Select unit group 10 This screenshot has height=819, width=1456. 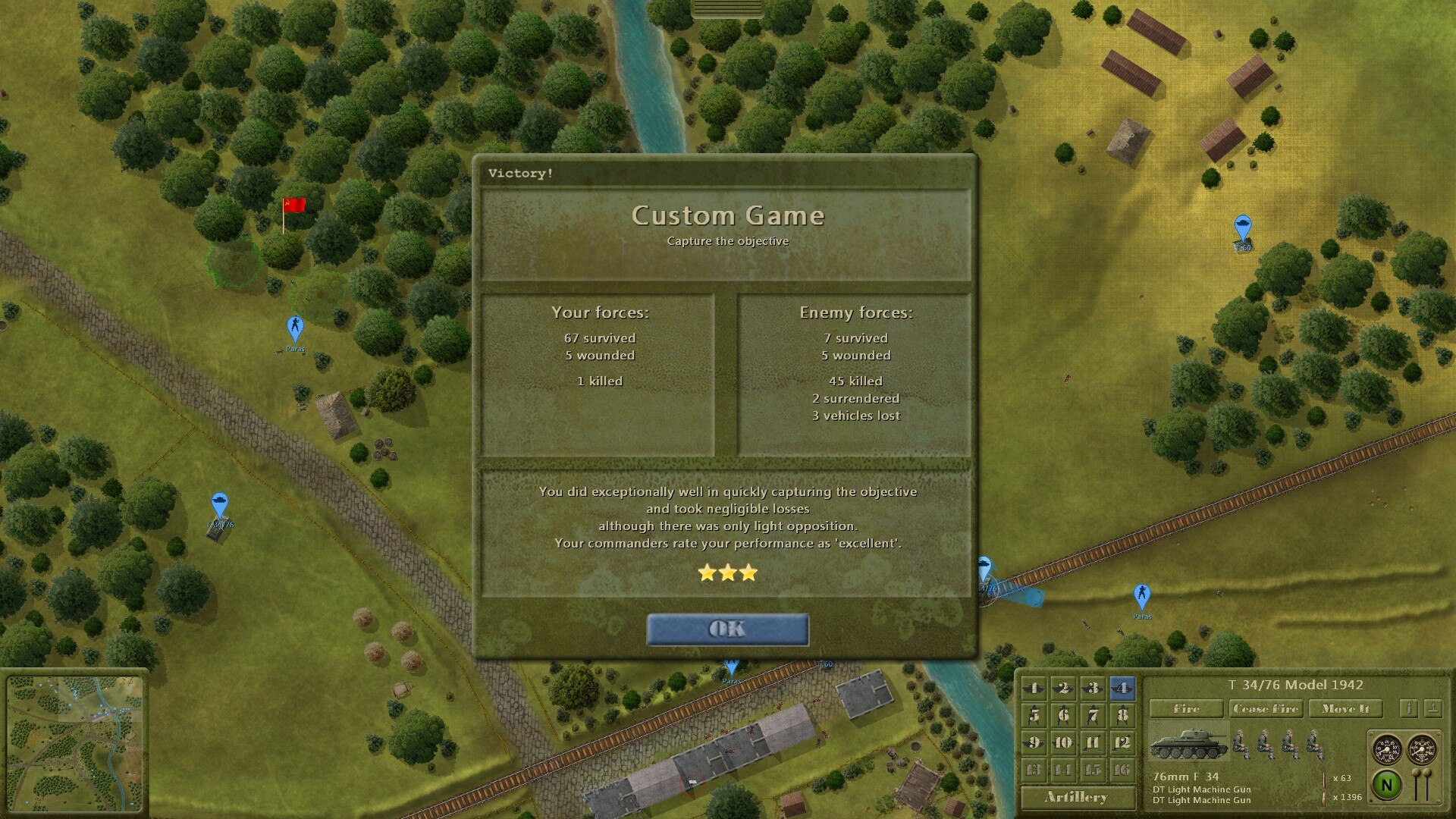[x=1063, y=742]
